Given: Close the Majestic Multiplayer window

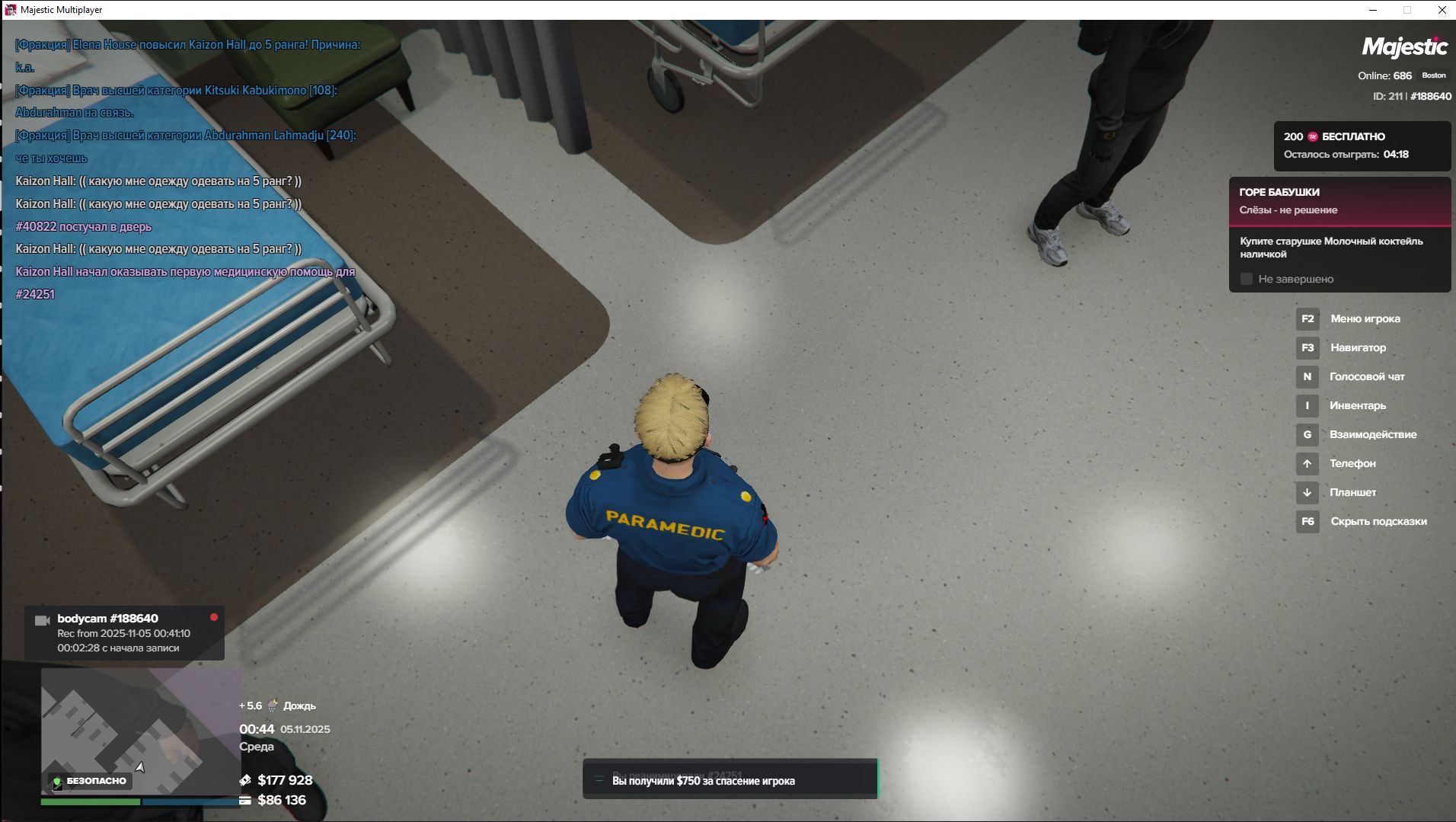Looking at the screenshot, I should [1442, 10].
